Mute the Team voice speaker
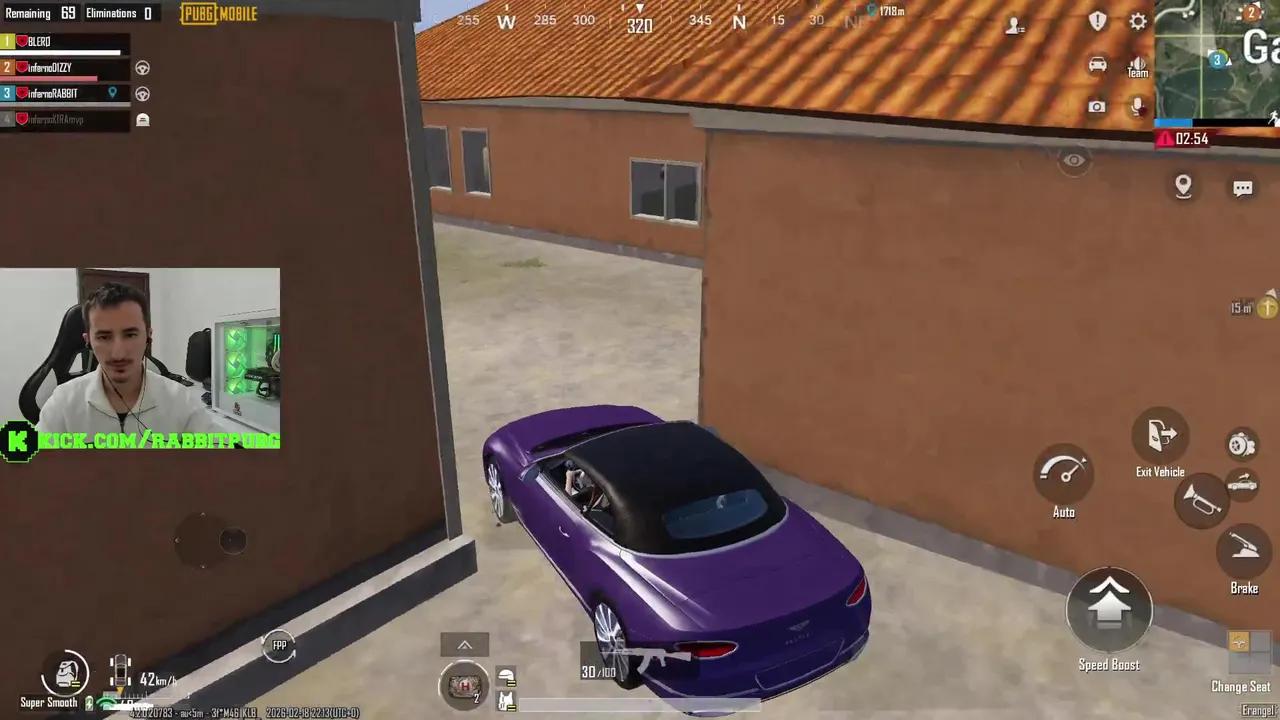This screenshot has width=1280, height=720. 1137,64
